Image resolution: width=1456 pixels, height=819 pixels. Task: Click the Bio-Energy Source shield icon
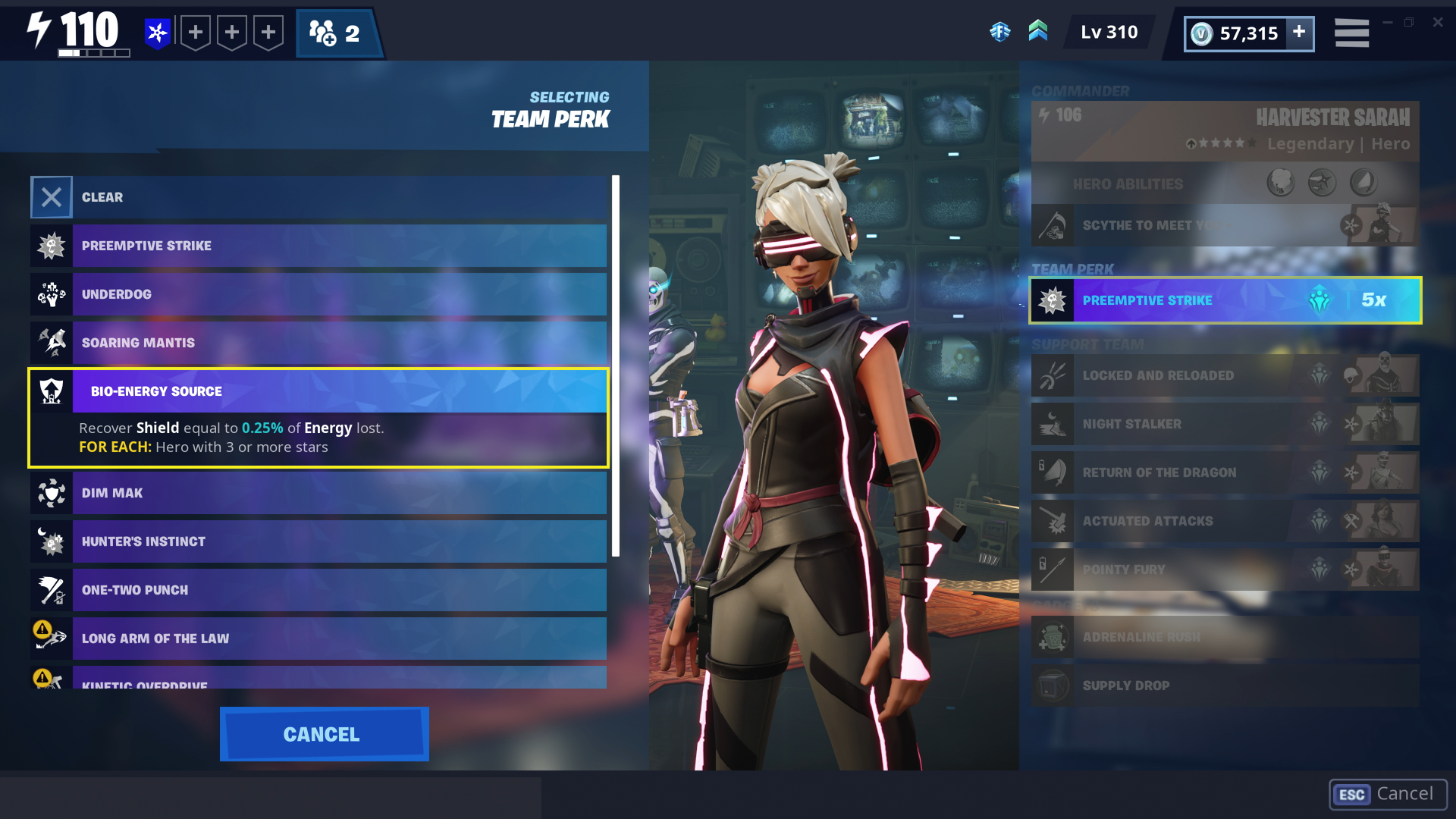click(x=51, y=391)
